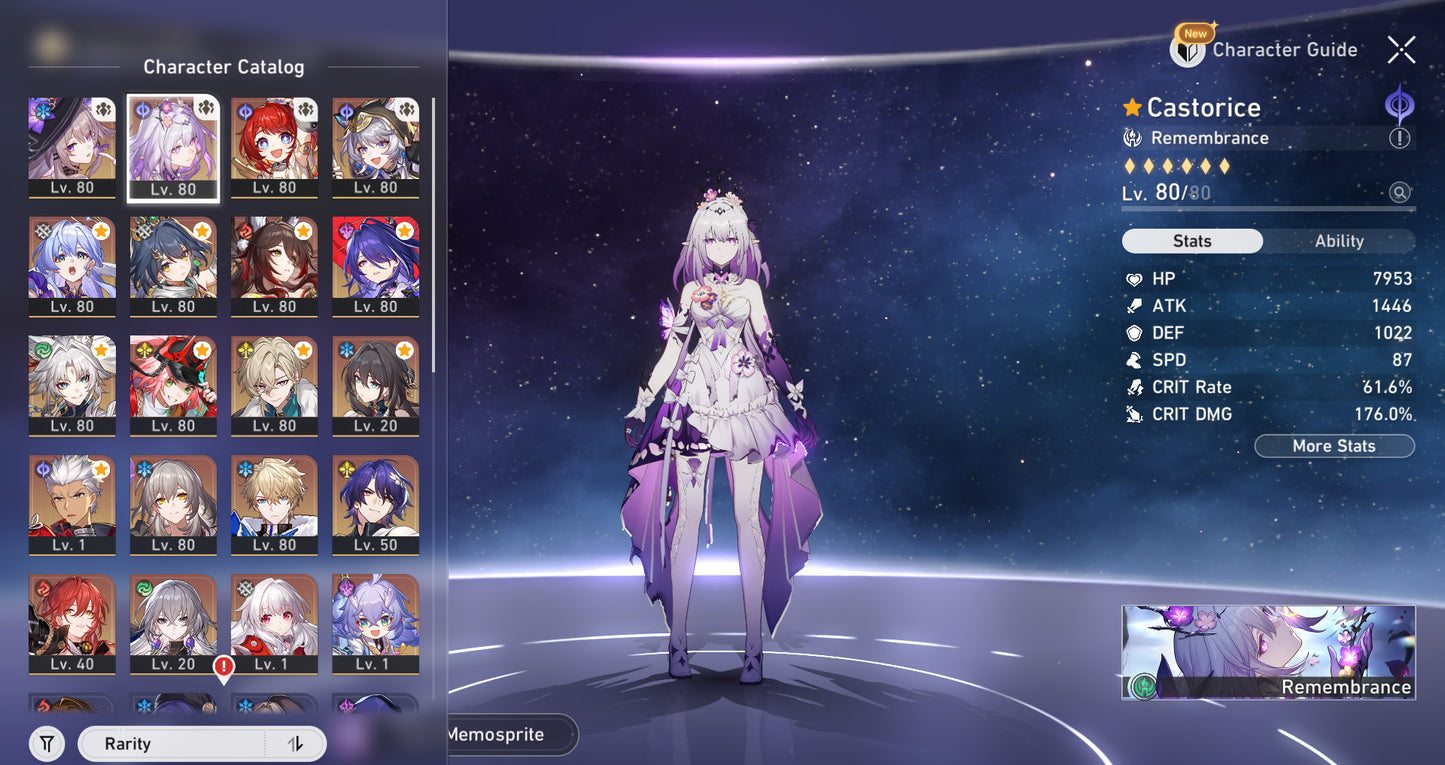Open the Memosprite panel
The image size is (1445, 765).
pos(510,734)
